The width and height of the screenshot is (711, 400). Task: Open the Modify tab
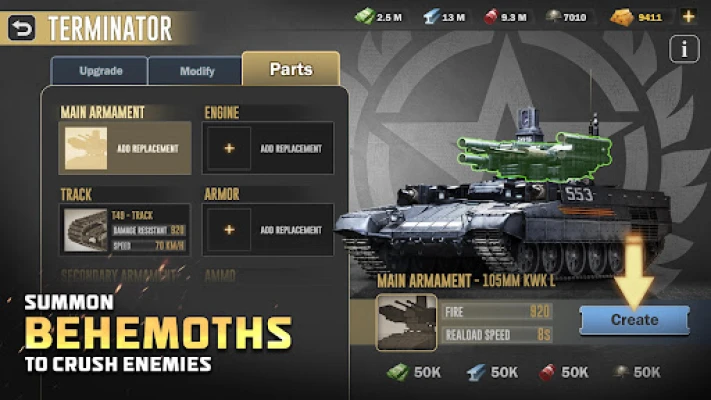click(x=196, y=71)
